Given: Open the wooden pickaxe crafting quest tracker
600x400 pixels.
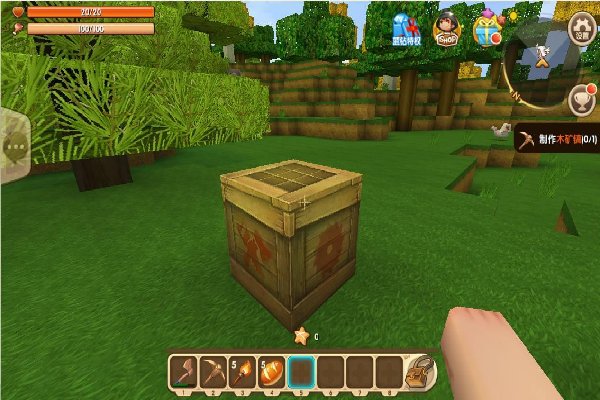Looking at the screenshot, I should [x=556, y=141].
